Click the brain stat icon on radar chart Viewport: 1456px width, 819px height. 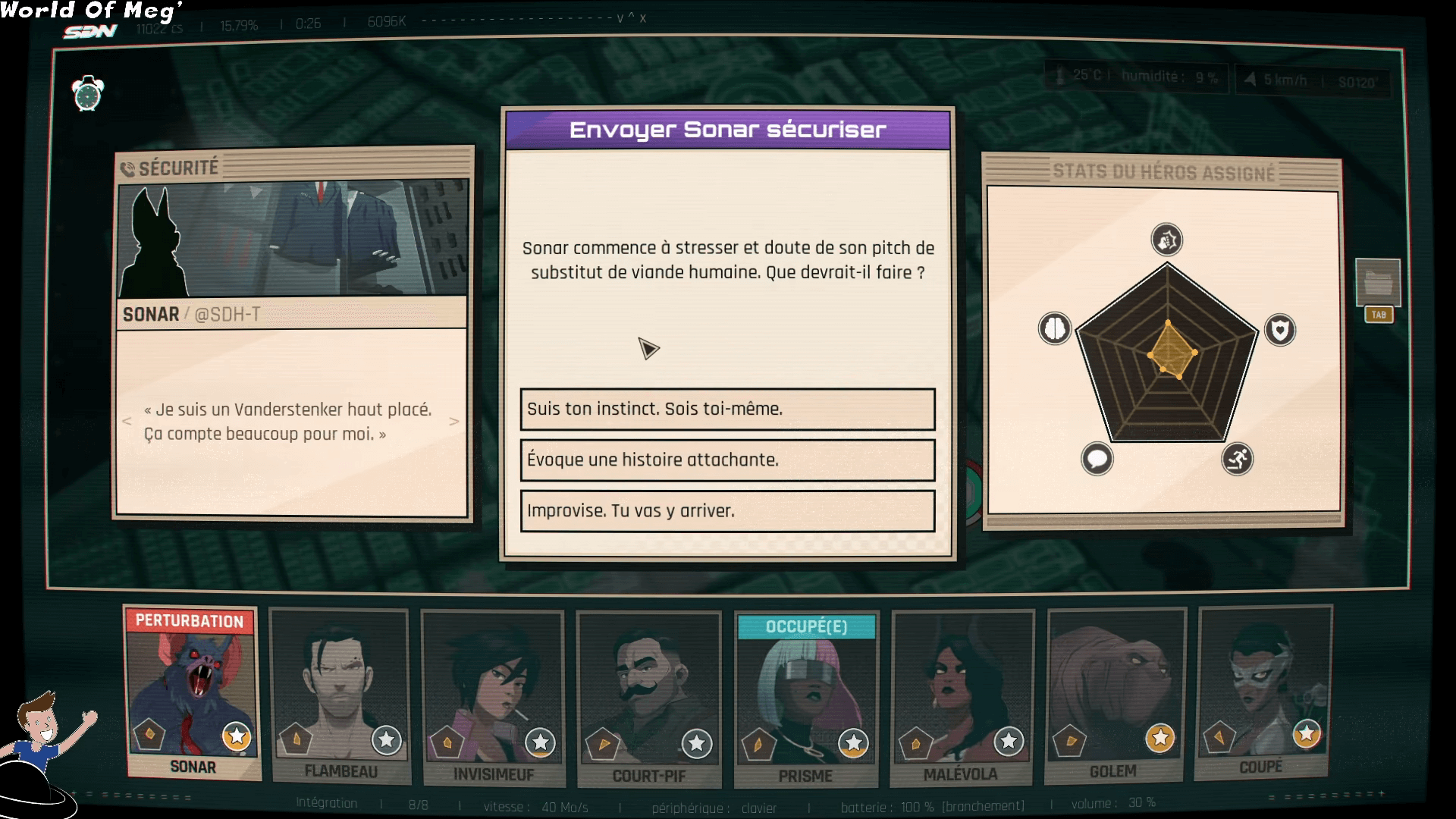click(x=1054, y=329)
